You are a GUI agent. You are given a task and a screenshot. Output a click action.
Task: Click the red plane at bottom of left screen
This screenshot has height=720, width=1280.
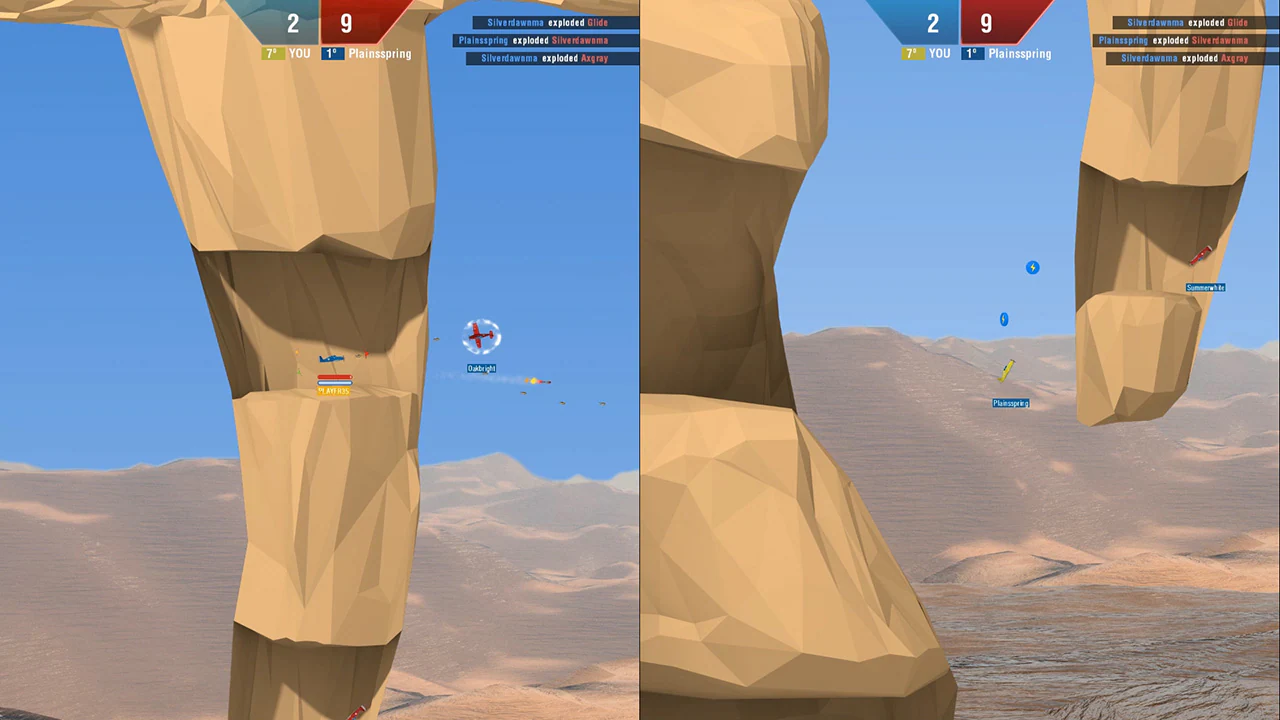356,712
